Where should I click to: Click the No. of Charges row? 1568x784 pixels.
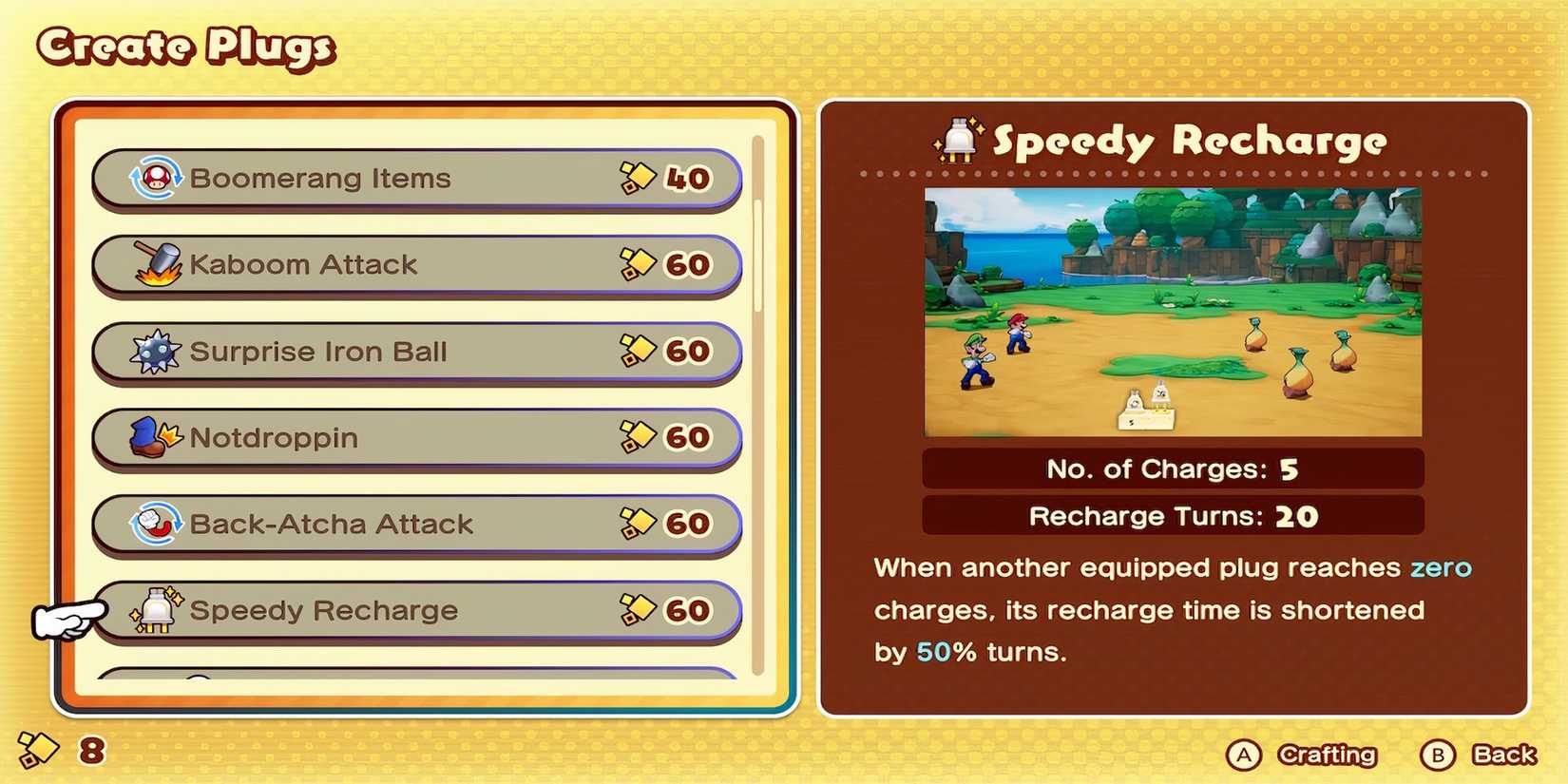pyautogui.click(x=1172, y=468)
